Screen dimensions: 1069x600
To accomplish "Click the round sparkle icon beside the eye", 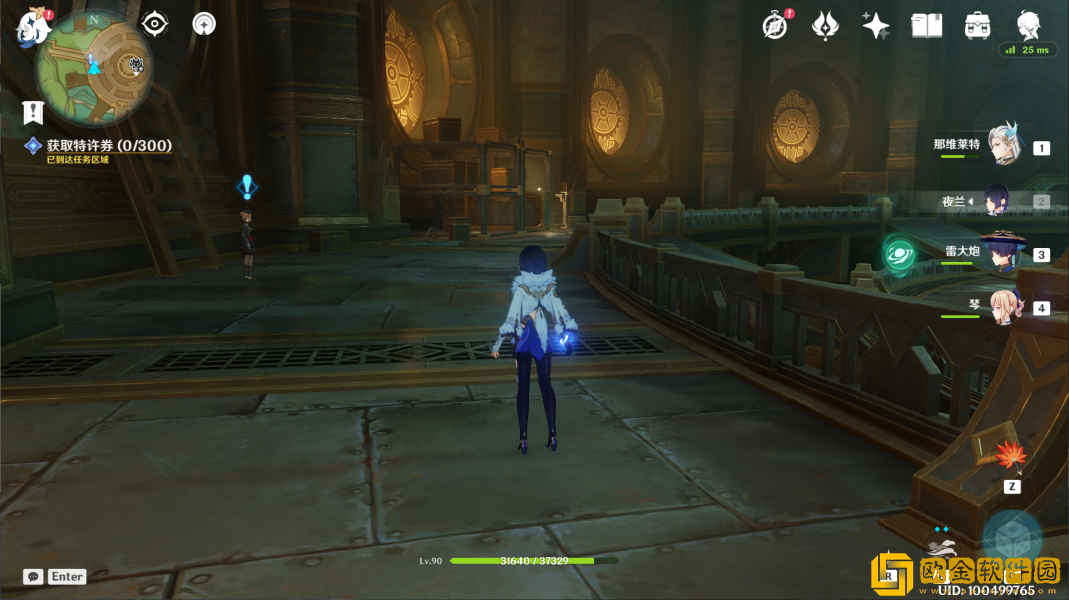I will click(204, 24).
